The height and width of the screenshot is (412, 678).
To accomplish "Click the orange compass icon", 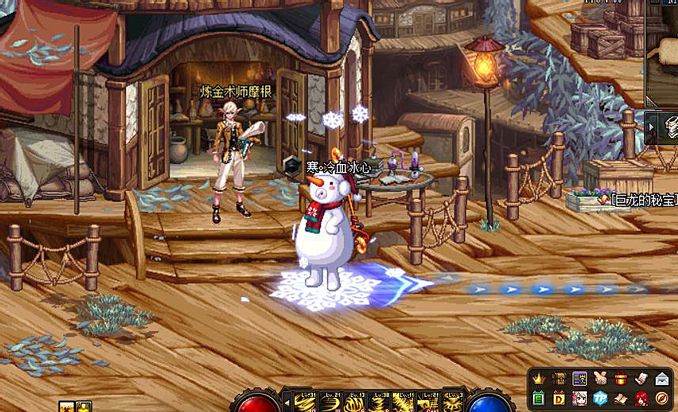I will (x=662, y=398).
